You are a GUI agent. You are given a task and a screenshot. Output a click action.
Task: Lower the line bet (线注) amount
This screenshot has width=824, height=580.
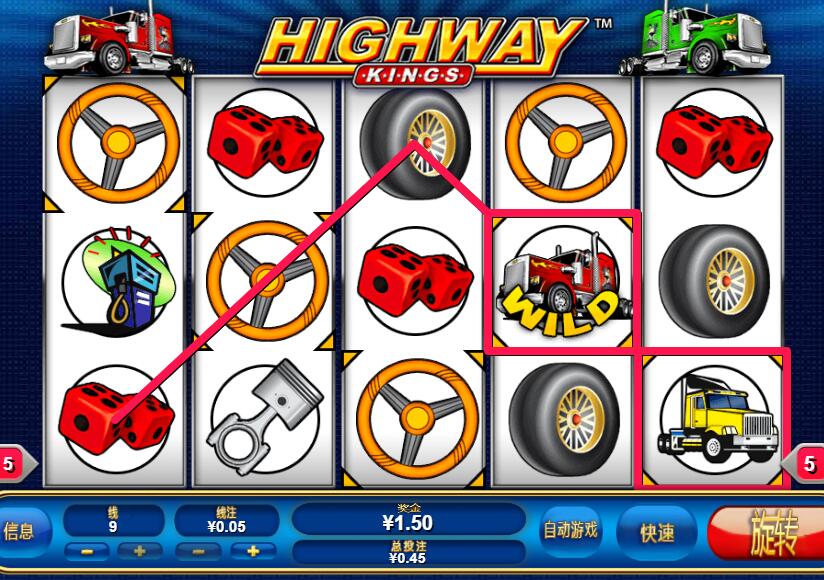[196, 551]
